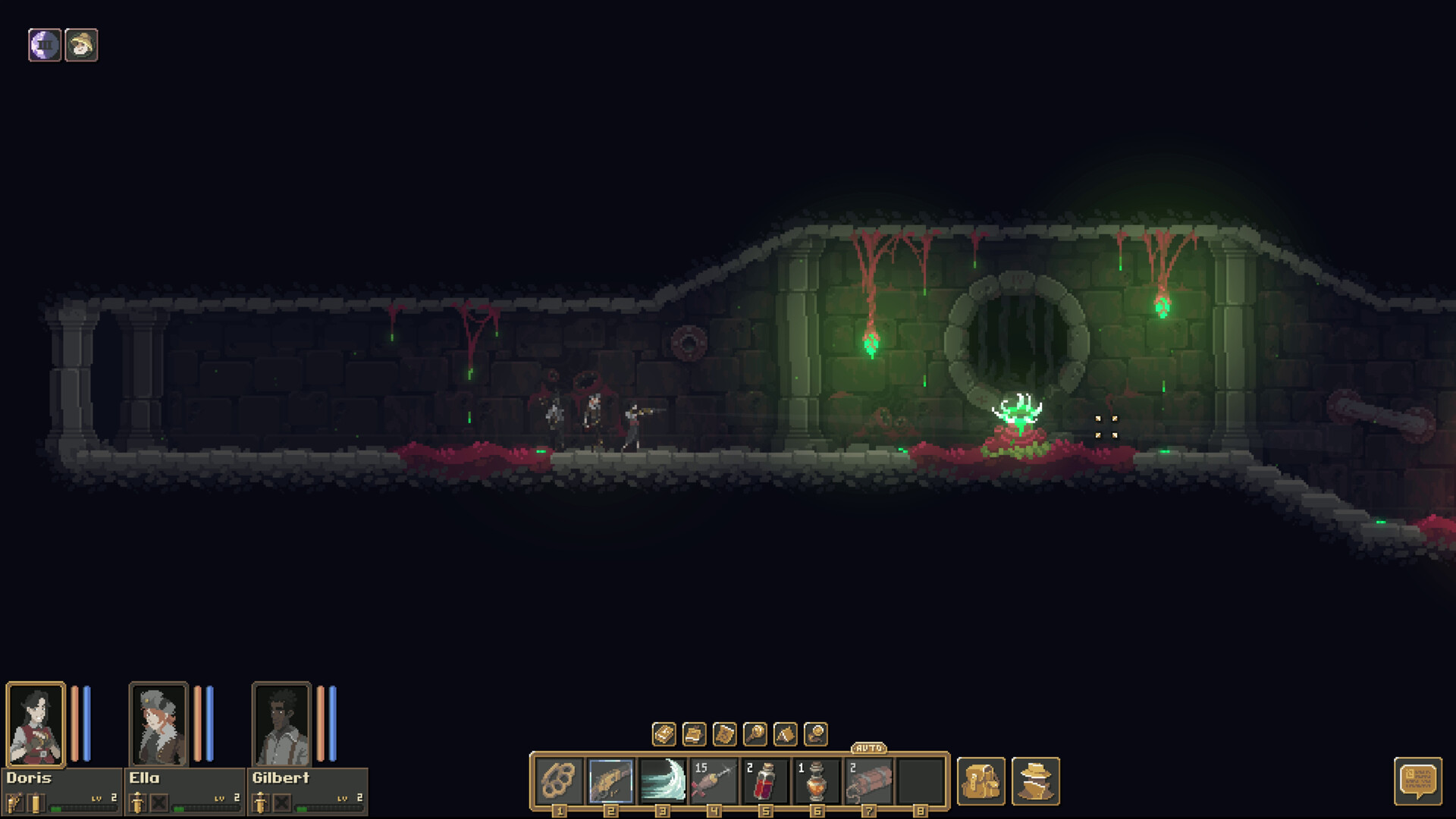Select Ella's portrait
The height and width of the screenshot is (819, 1456).
[x=158, y=724]
